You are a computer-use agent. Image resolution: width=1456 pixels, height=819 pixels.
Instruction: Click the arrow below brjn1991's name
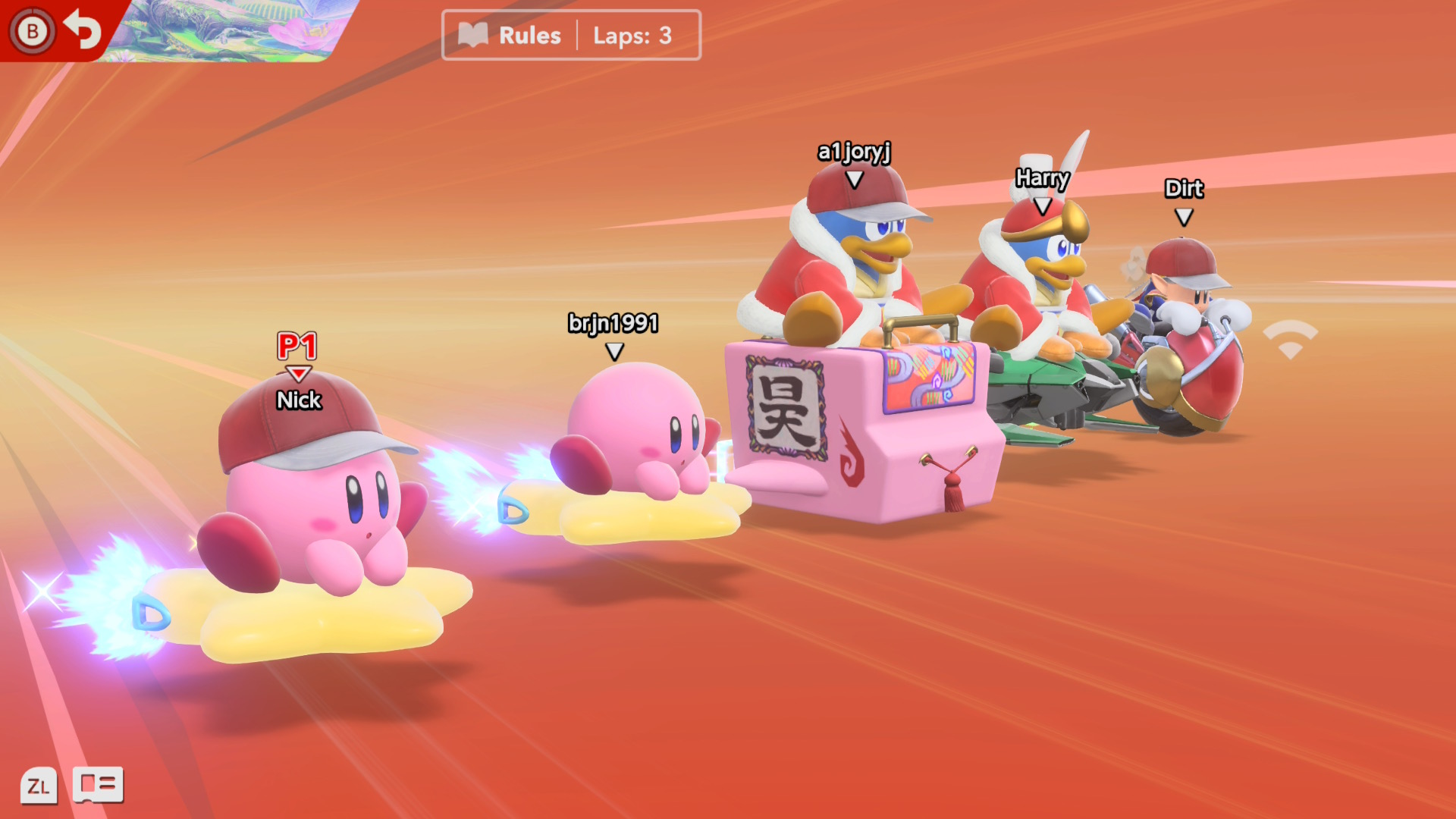[613, 350]
